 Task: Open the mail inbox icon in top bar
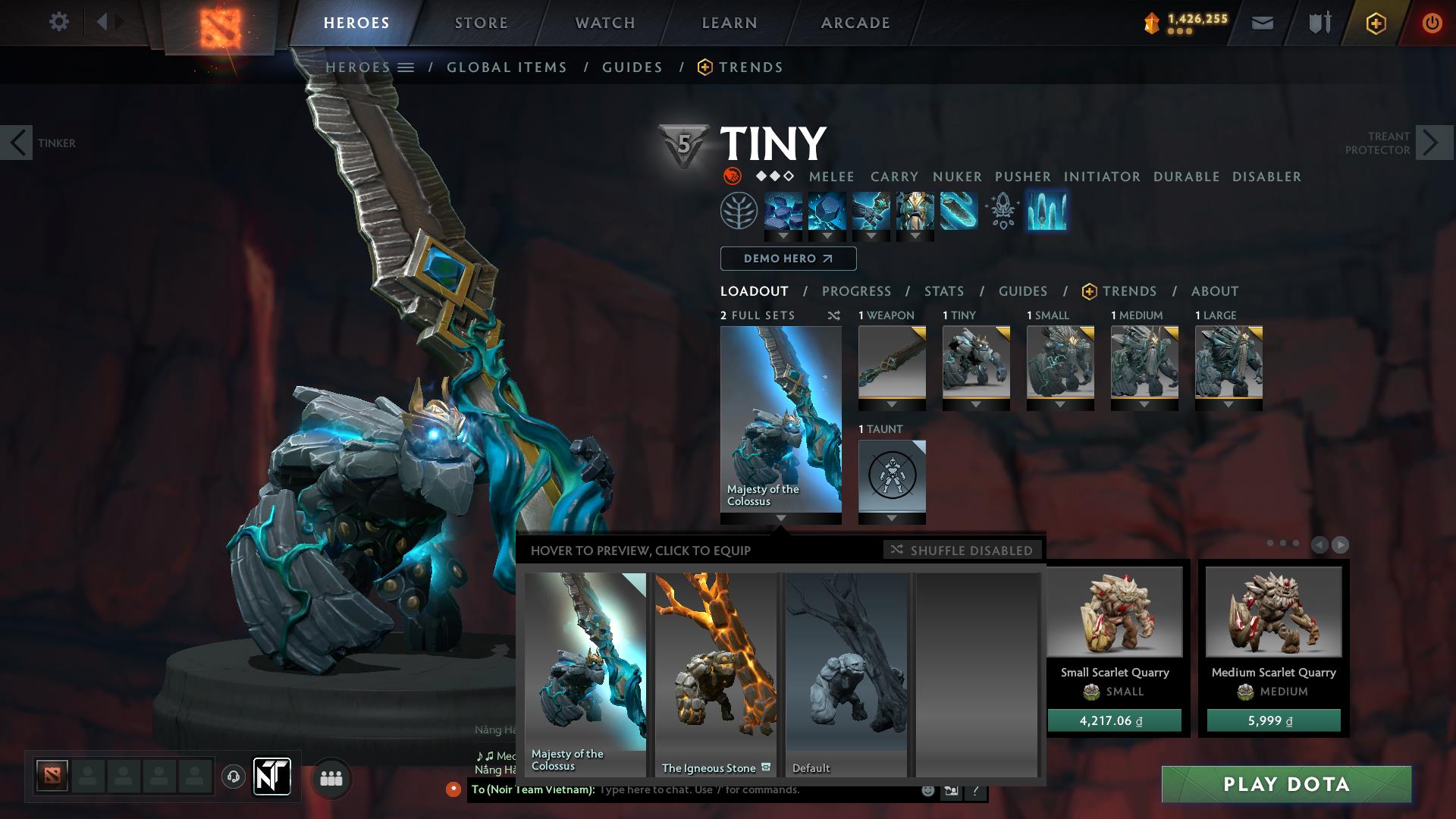coord(1263,23)
